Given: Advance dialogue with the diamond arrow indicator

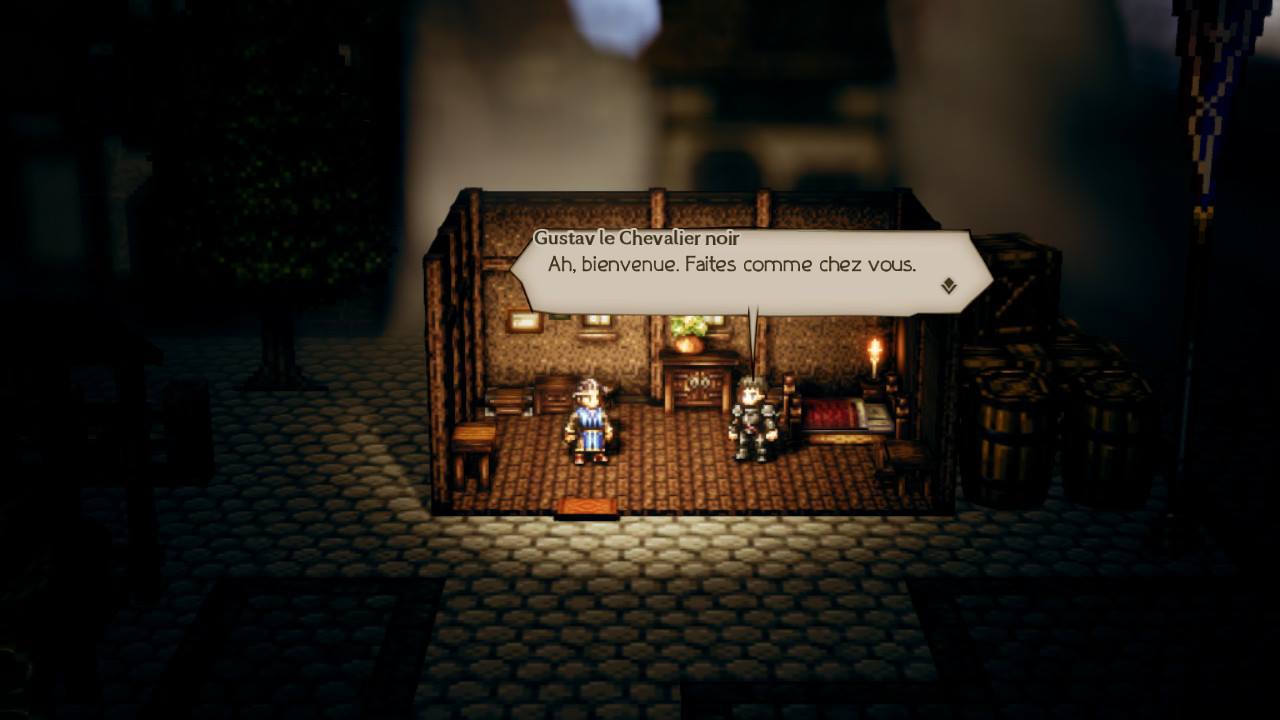Looking at the screenshot, I should (x=948, y=286).
